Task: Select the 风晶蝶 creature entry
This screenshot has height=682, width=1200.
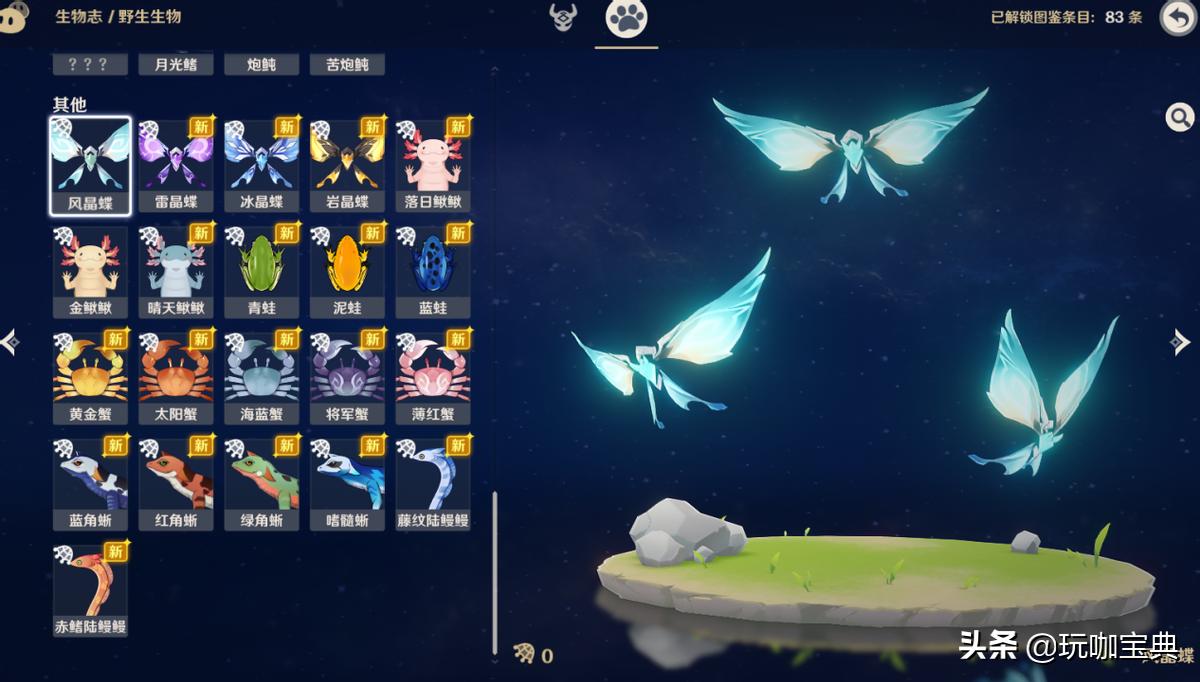Action: coord(90,165)
